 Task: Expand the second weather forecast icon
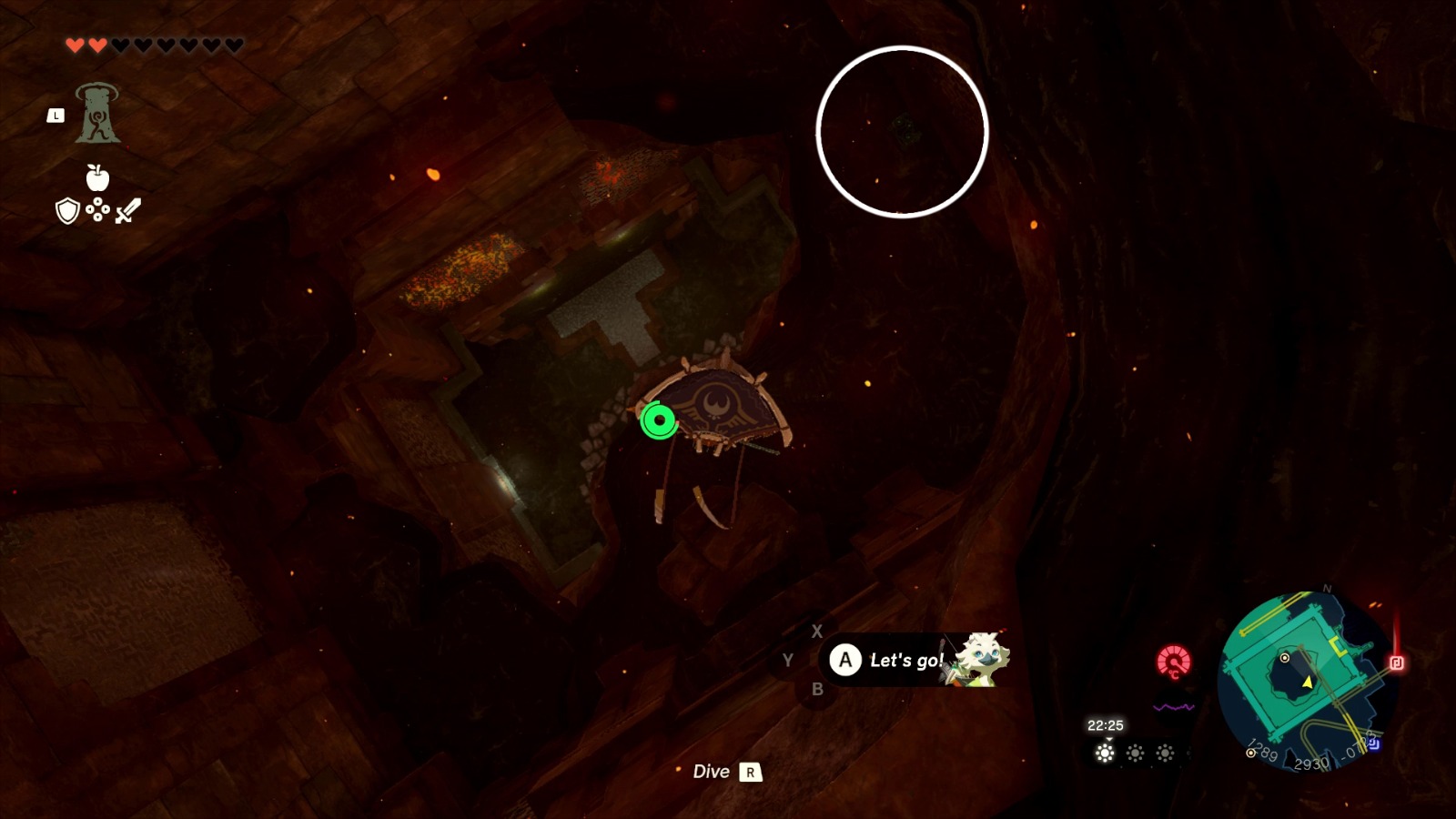pyautogui.click(x=1136, y=753)
